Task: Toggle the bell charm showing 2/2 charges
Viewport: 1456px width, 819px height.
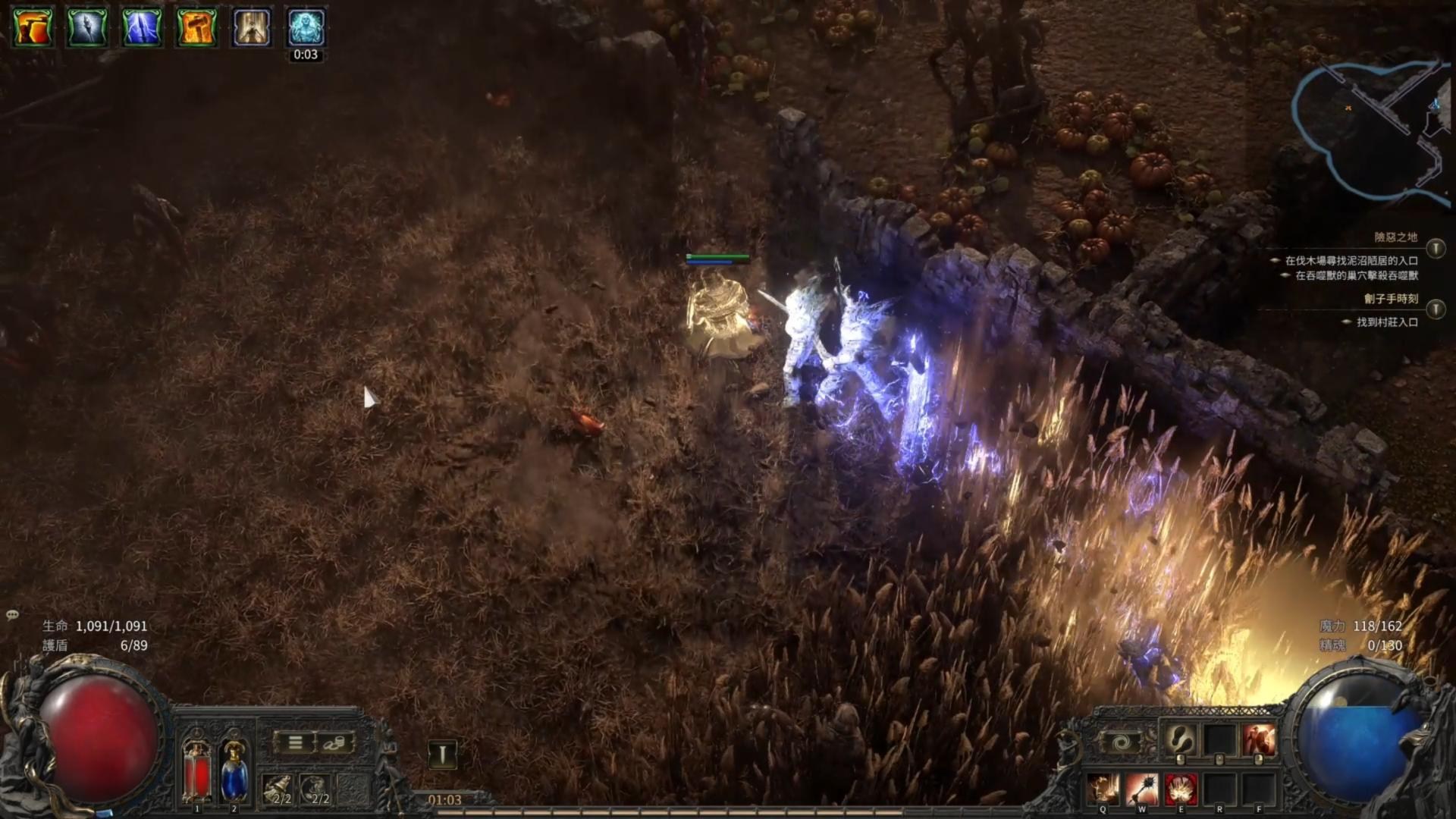Action: click(277, 788)
